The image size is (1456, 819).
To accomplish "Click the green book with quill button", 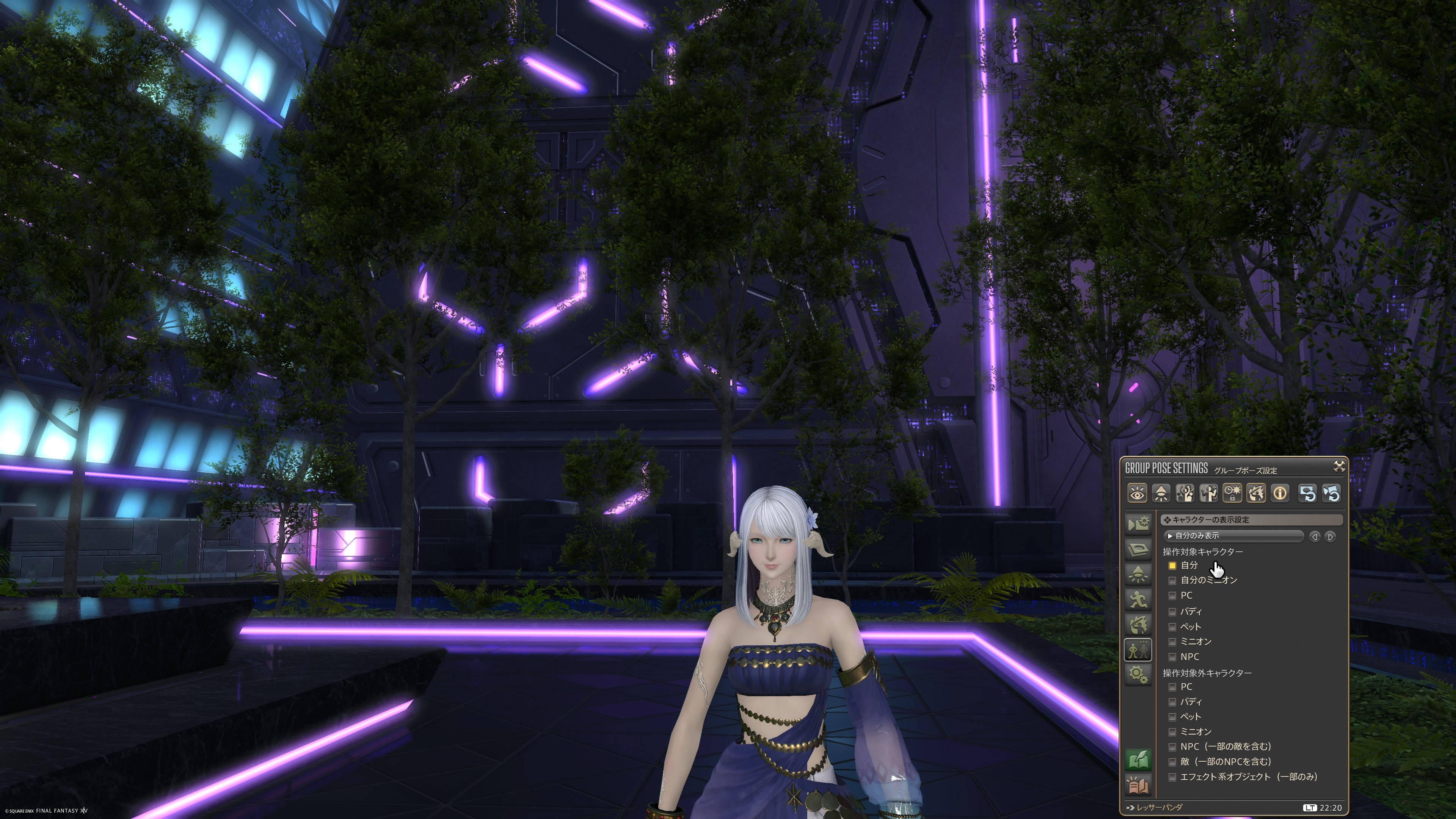I will click(x=1138, y=759).
